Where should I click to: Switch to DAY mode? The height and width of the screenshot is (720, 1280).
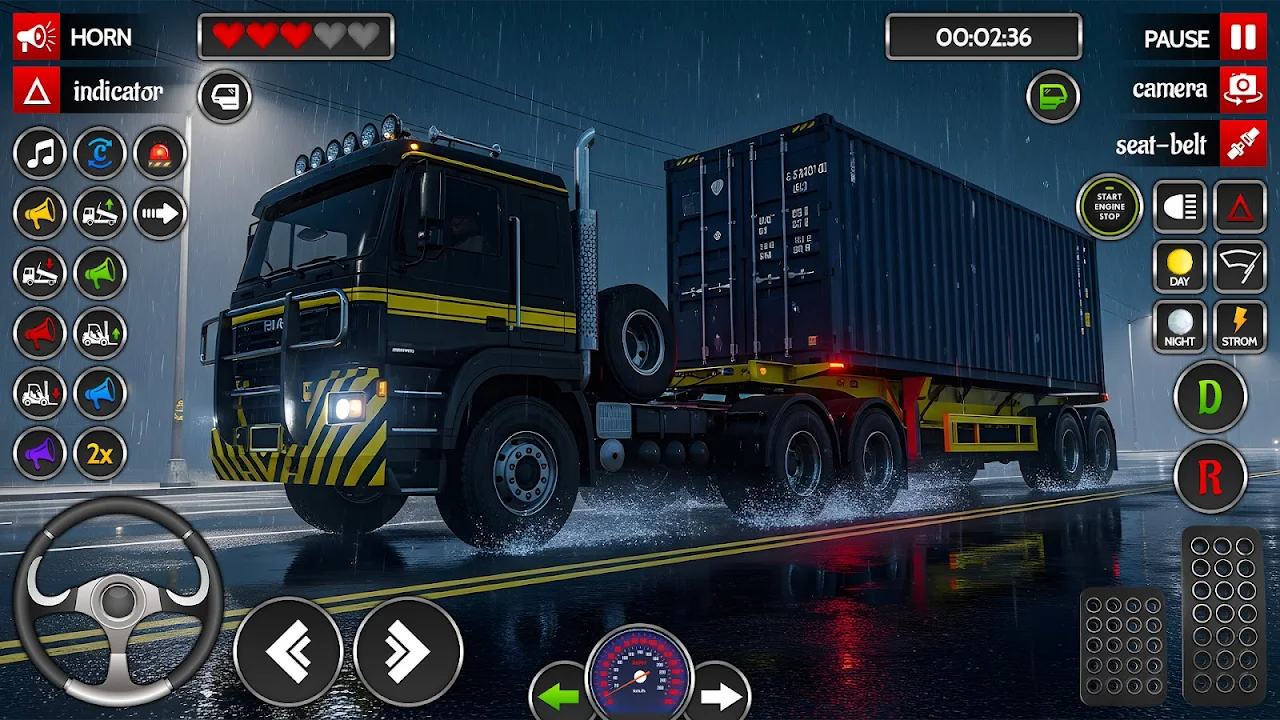[1180, 267]
